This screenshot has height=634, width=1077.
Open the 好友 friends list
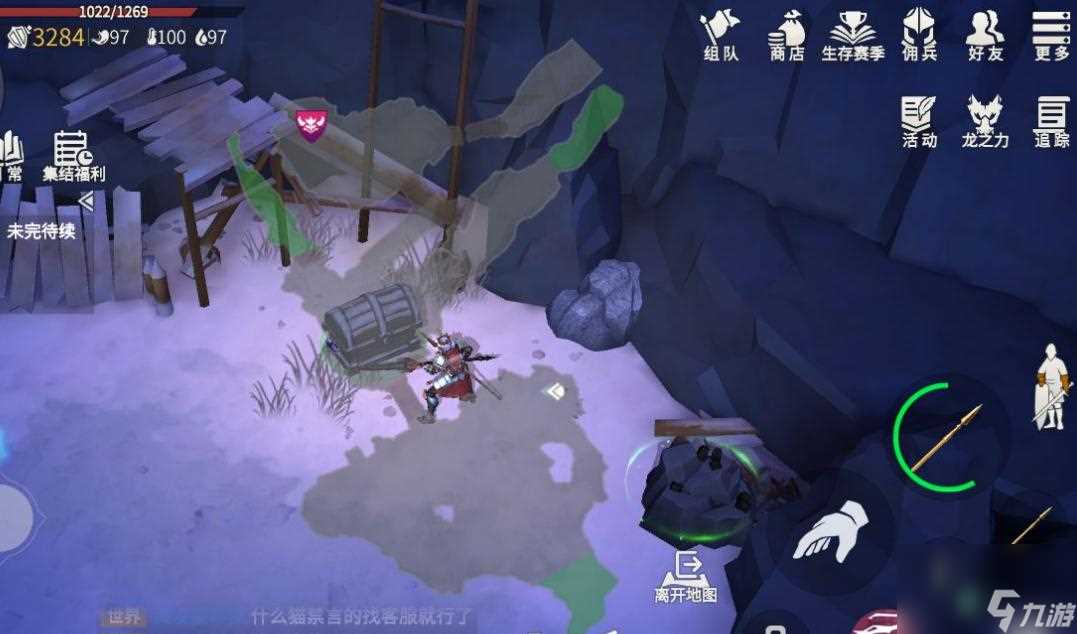(985, 35)
